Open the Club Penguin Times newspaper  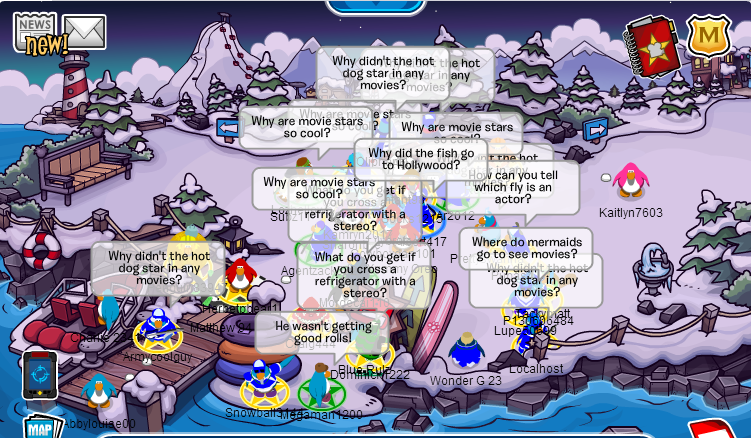pos(35,32)
